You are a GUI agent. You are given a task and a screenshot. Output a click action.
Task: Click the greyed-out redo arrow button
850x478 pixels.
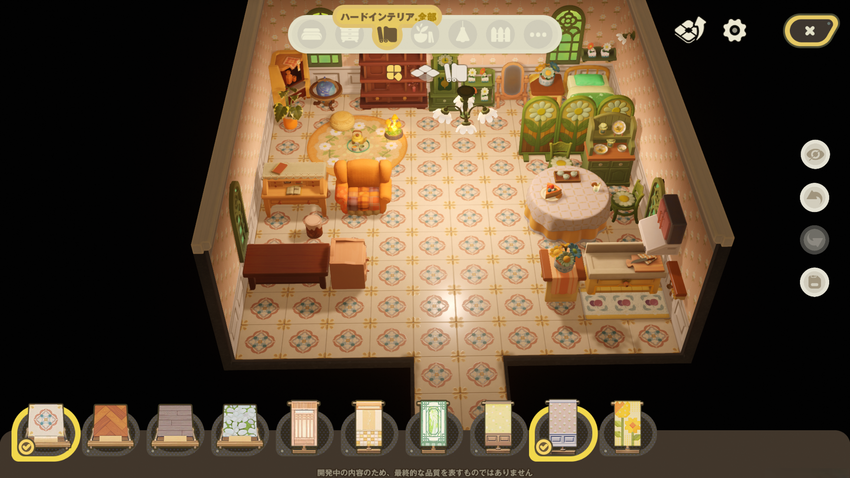tap(815, 240)
